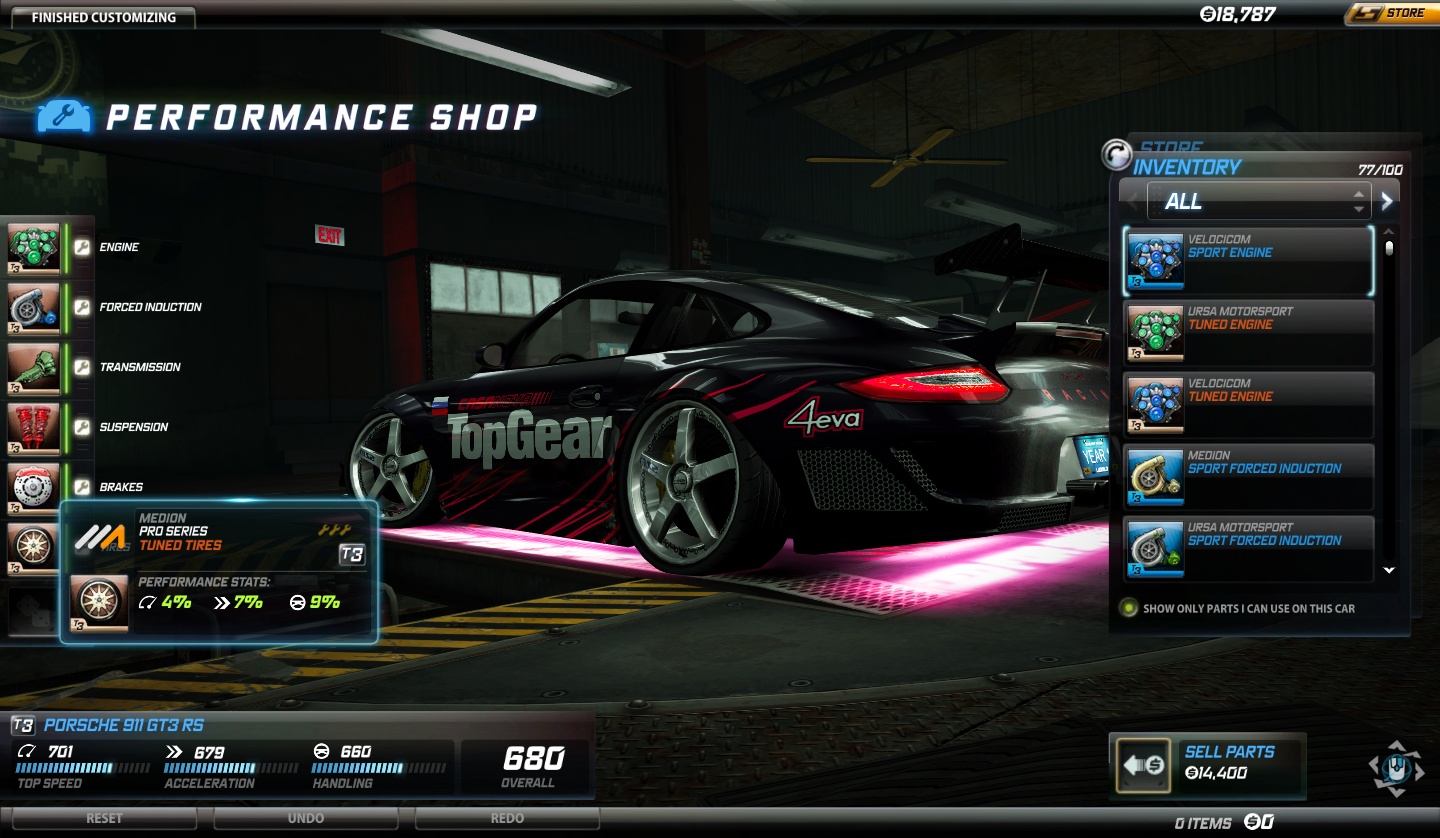Choose the Ursa Motorsport Tuned Engine
This screenshot has height=838, width=1440.
click(1248, 333)
